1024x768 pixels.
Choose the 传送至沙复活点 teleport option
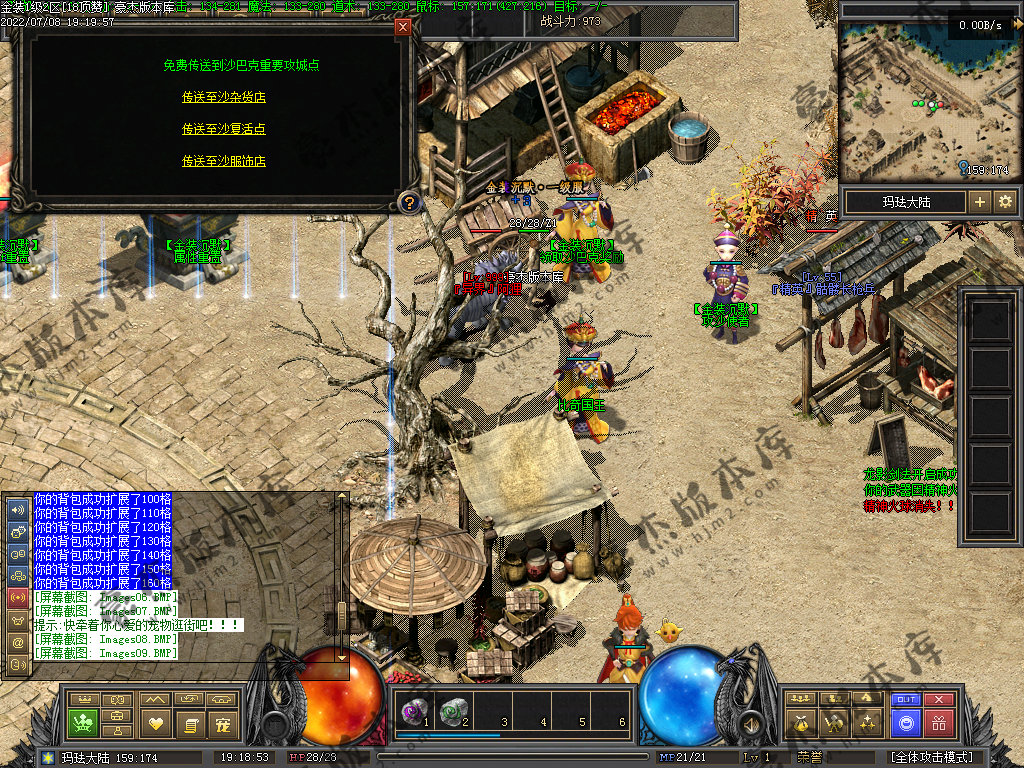[x=224, y=129]
